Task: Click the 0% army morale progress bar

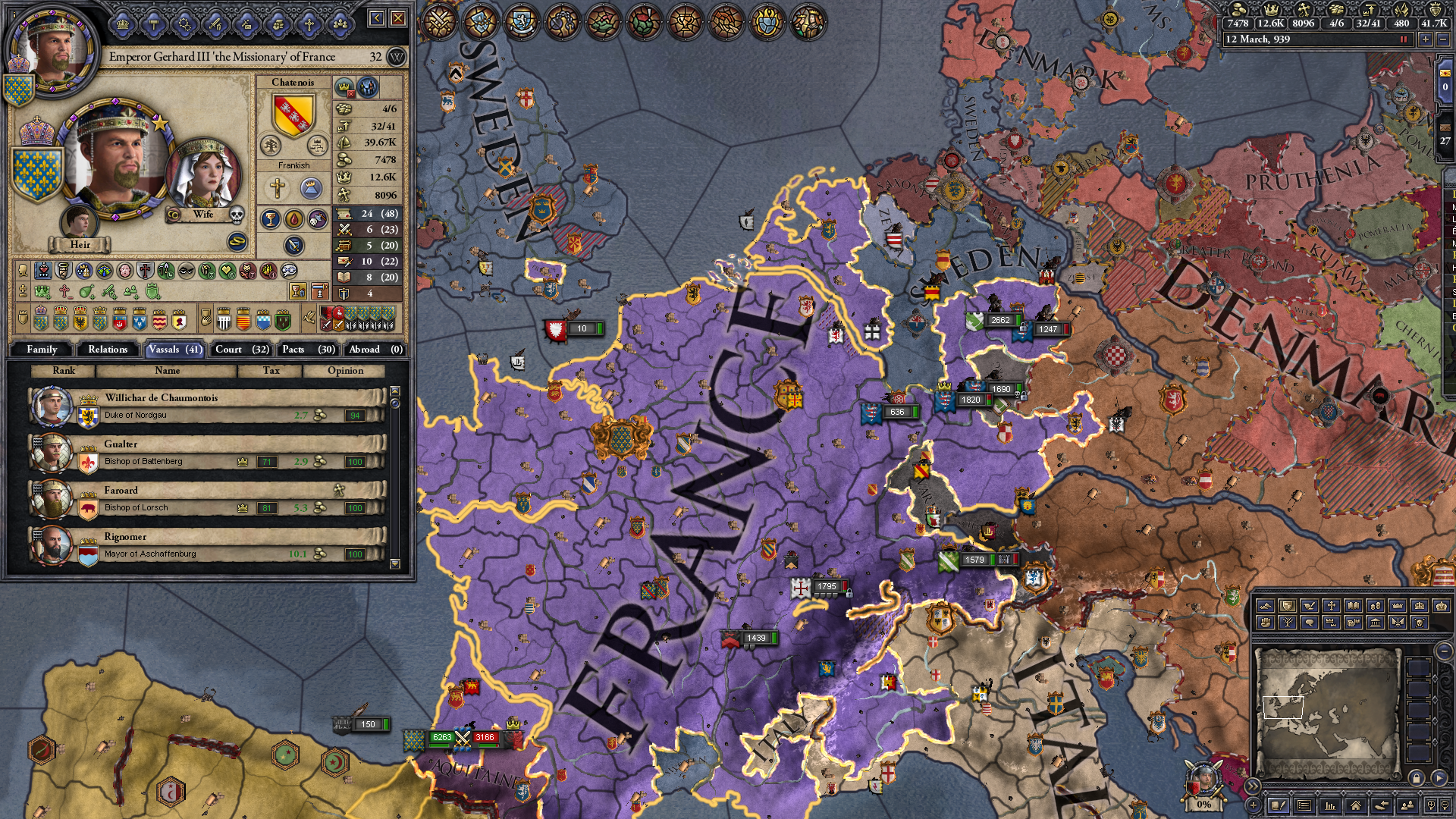Action: [x=1205, y=802]
